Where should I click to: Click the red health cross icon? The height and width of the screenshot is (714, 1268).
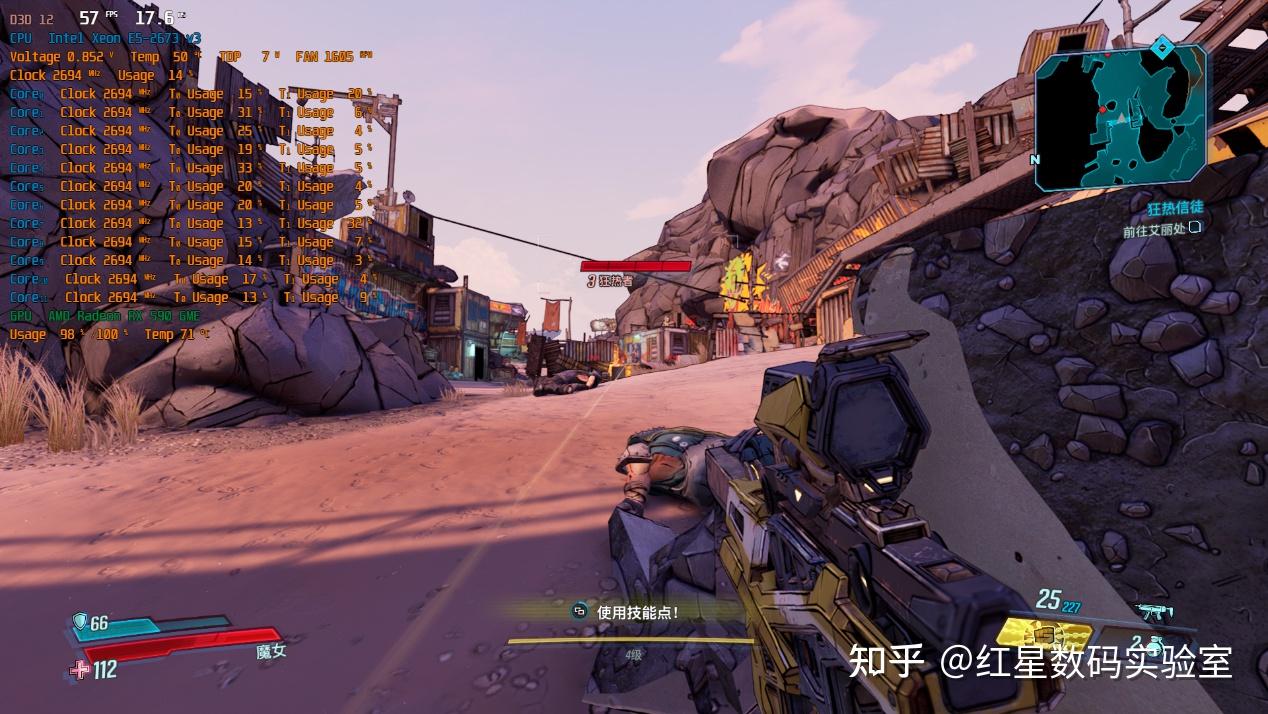pos(80,670)
